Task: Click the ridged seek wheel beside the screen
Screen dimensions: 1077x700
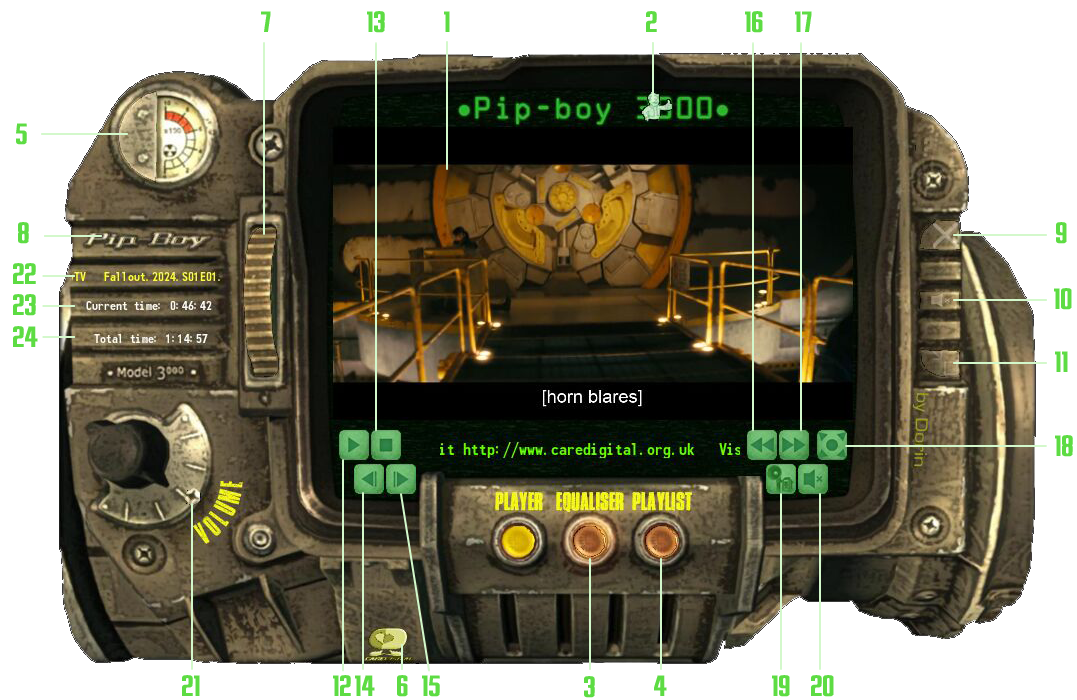Action: [264, 300]
